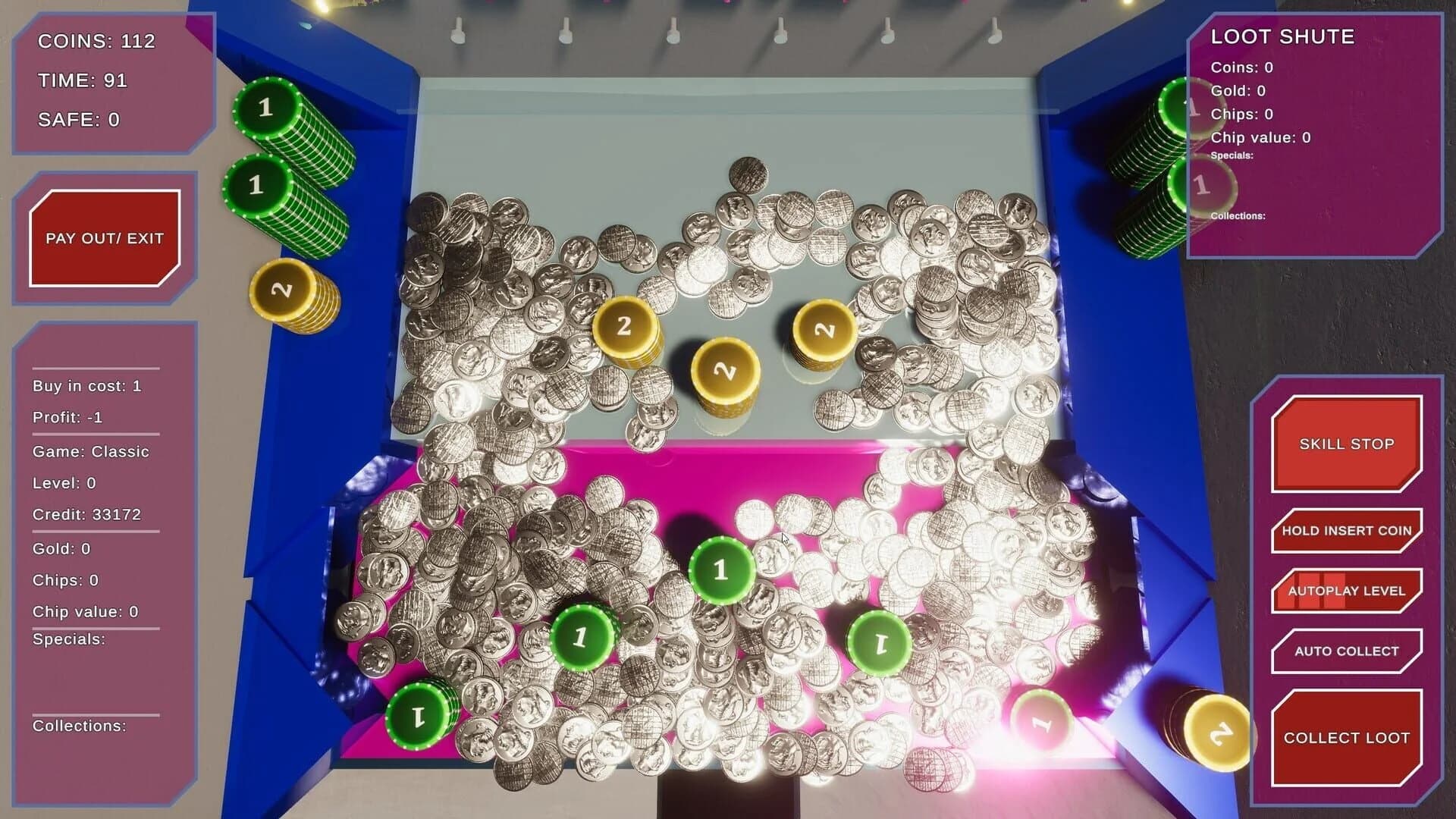Select the yellow "2" chip near the center pushers
1456x819 pixels.
(x=724, y=372)
